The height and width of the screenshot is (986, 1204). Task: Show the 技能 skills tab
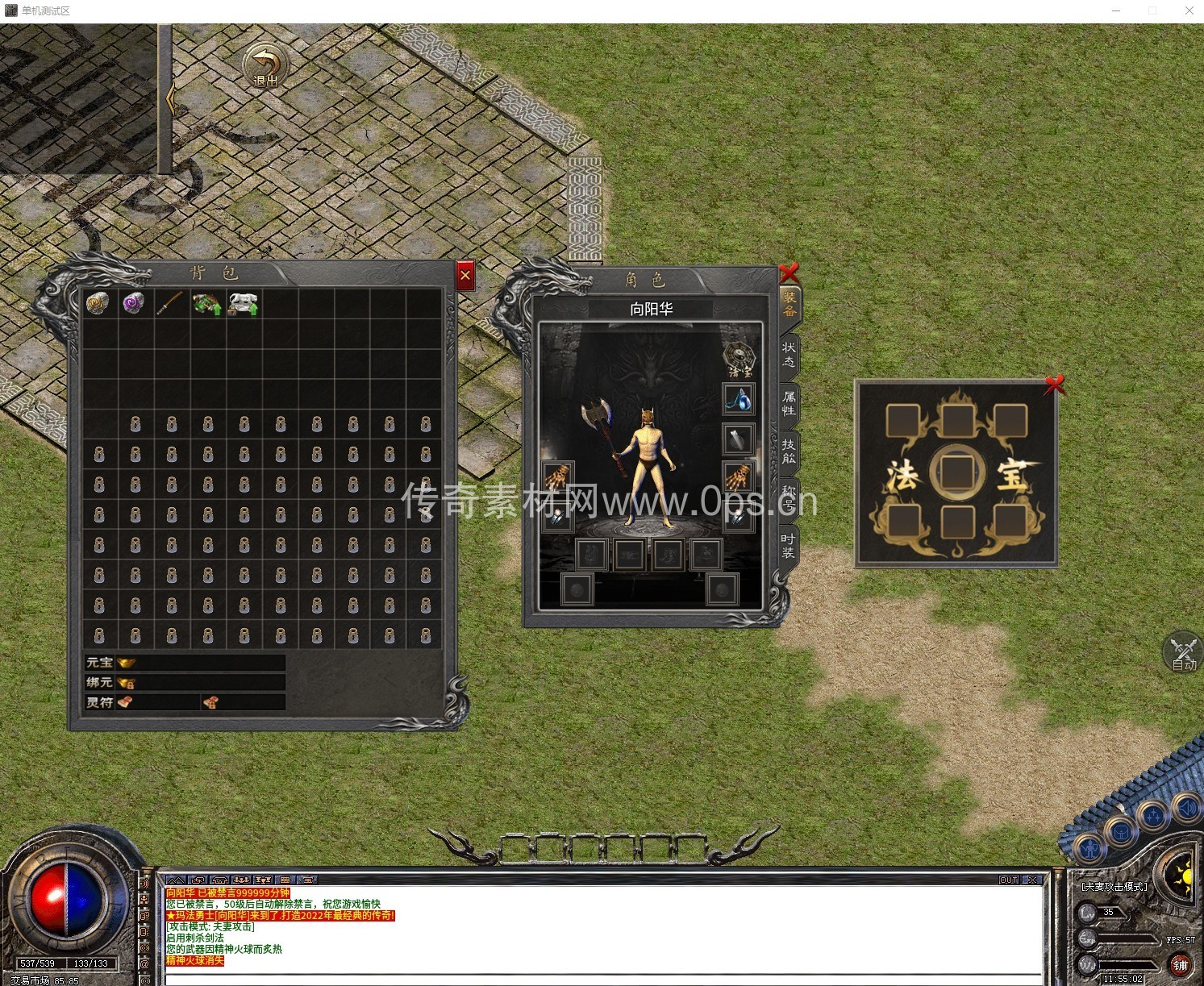click(788, 451)
